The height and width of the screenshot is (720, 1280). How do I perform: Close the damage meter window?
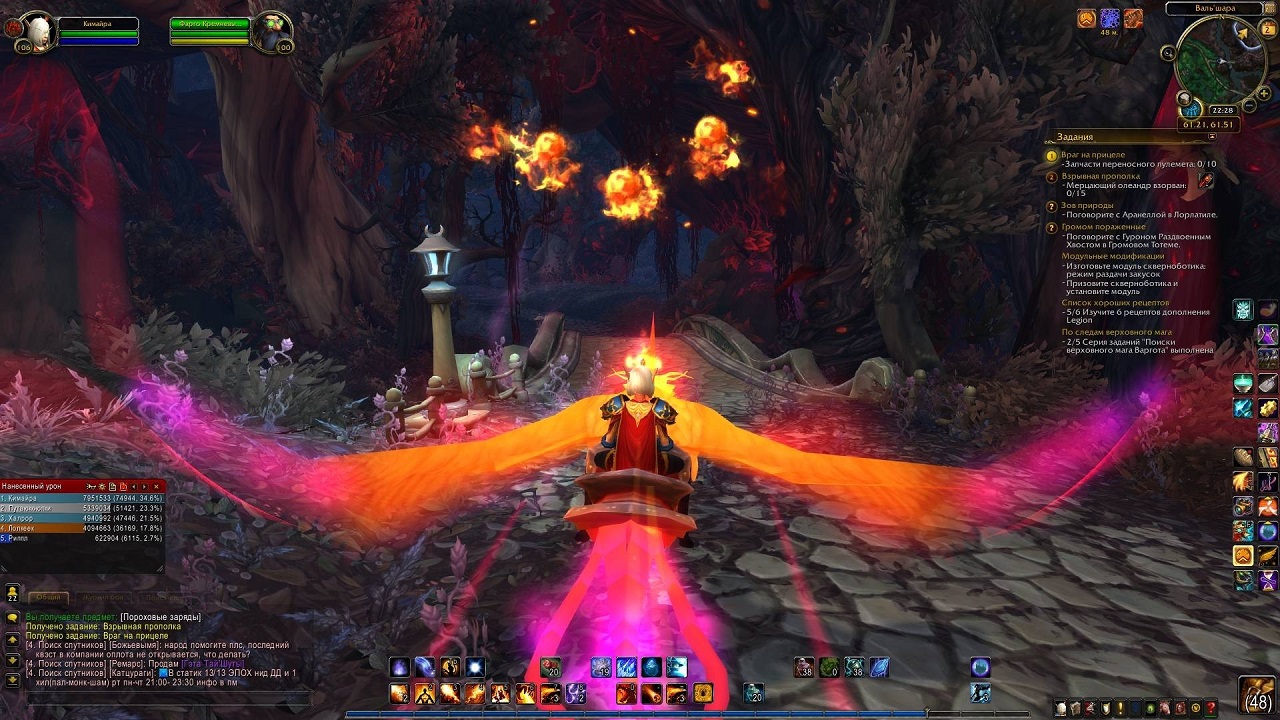click(155, 486)
